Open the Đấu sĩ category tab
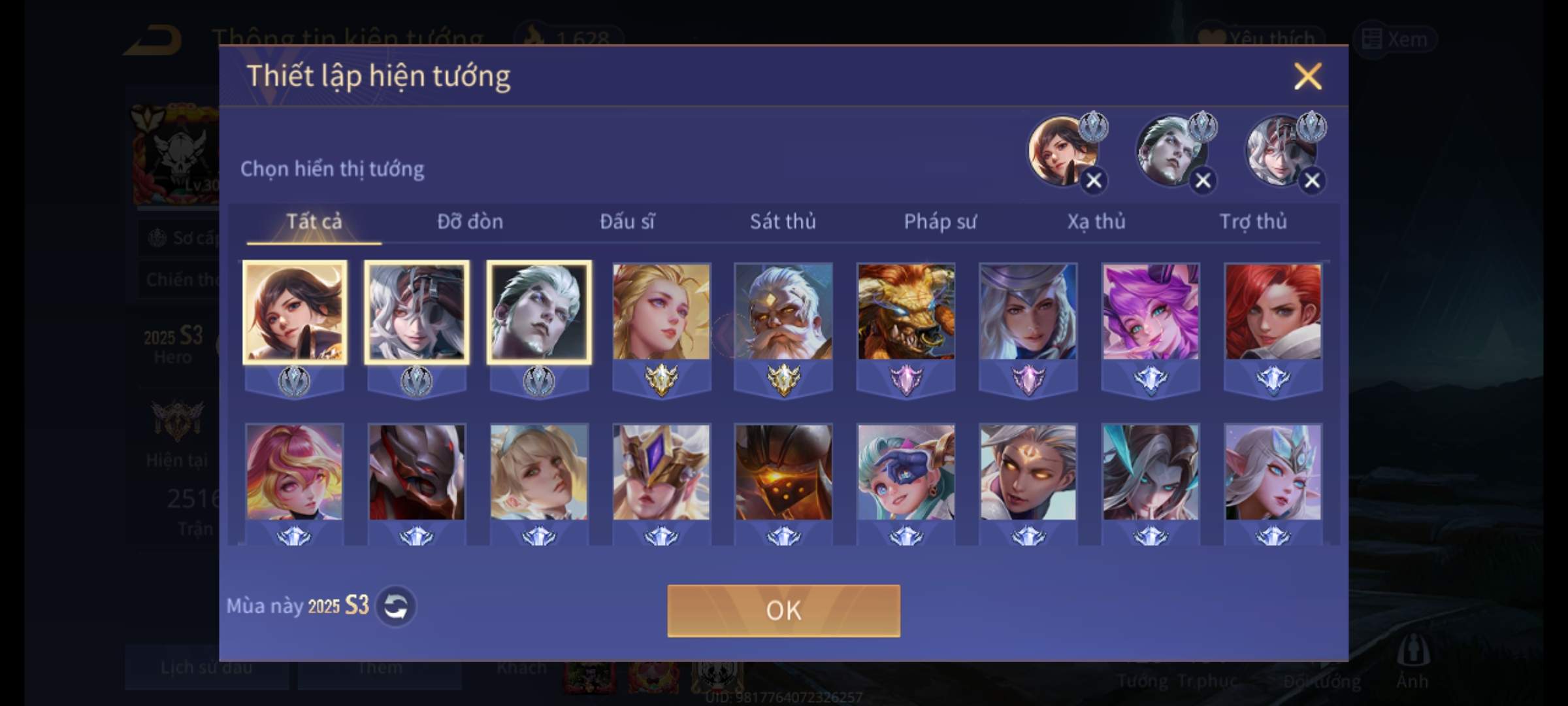1568x706 pixels. click(x=627, y=222)
